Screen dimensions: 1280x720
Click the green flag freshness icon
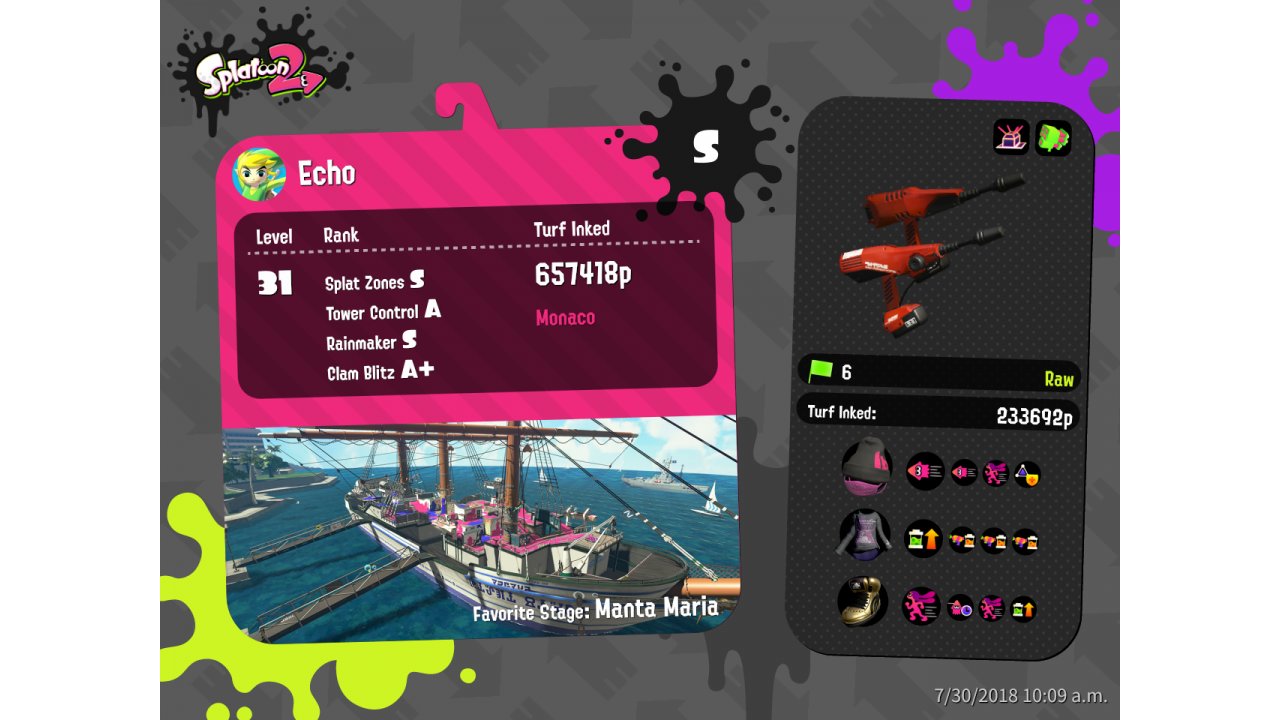click(820, 372)
